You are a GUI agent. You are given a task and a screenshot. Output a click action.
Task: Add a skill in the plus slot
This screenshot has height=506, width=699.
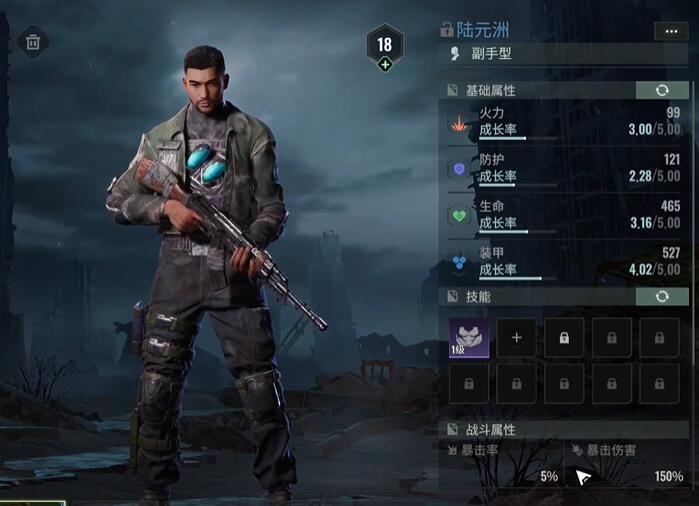517,338
